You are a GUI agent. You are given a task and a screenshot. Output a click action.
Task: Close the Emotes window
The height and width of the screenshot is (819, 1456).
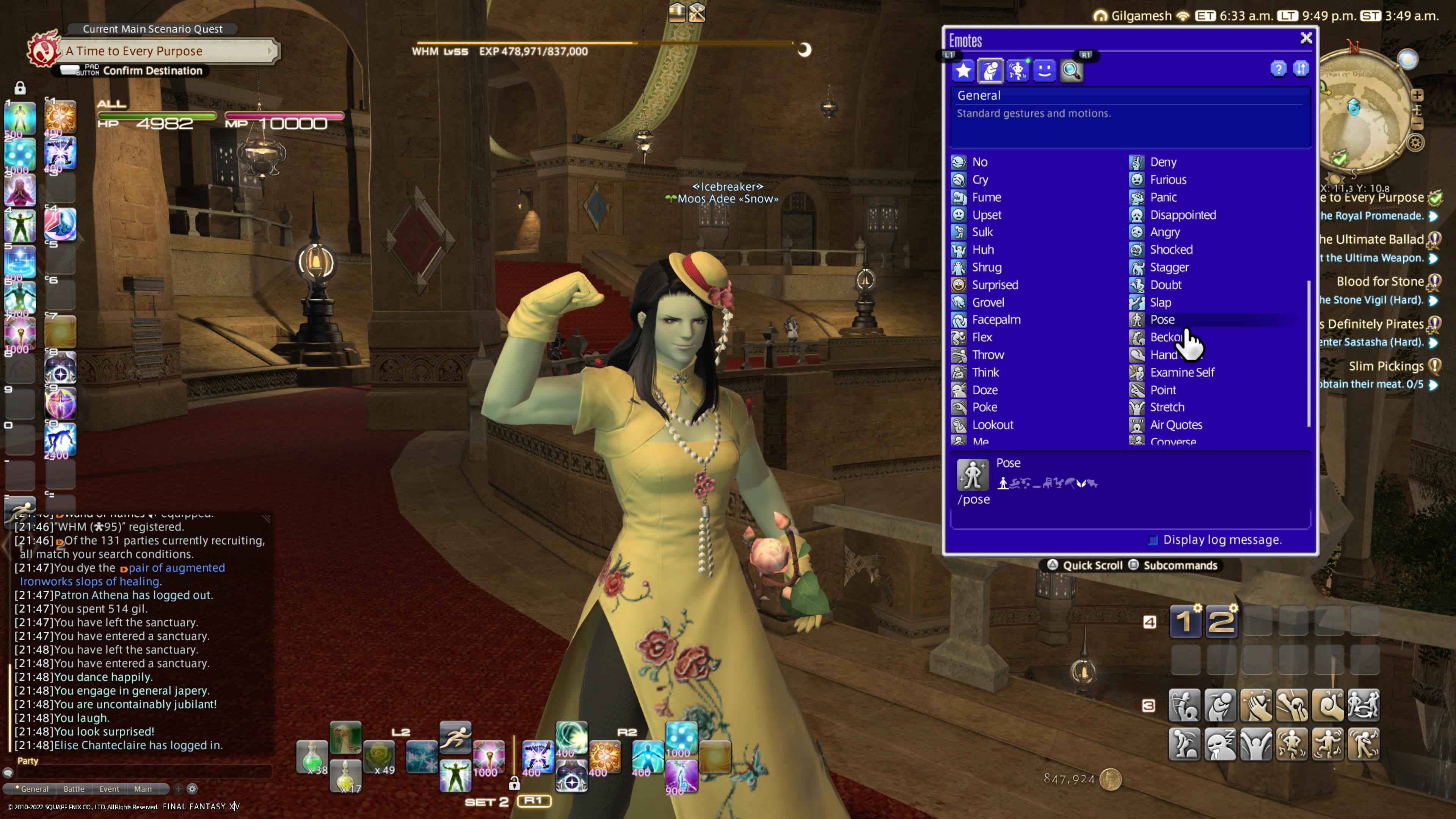(x=1305, y=38)
